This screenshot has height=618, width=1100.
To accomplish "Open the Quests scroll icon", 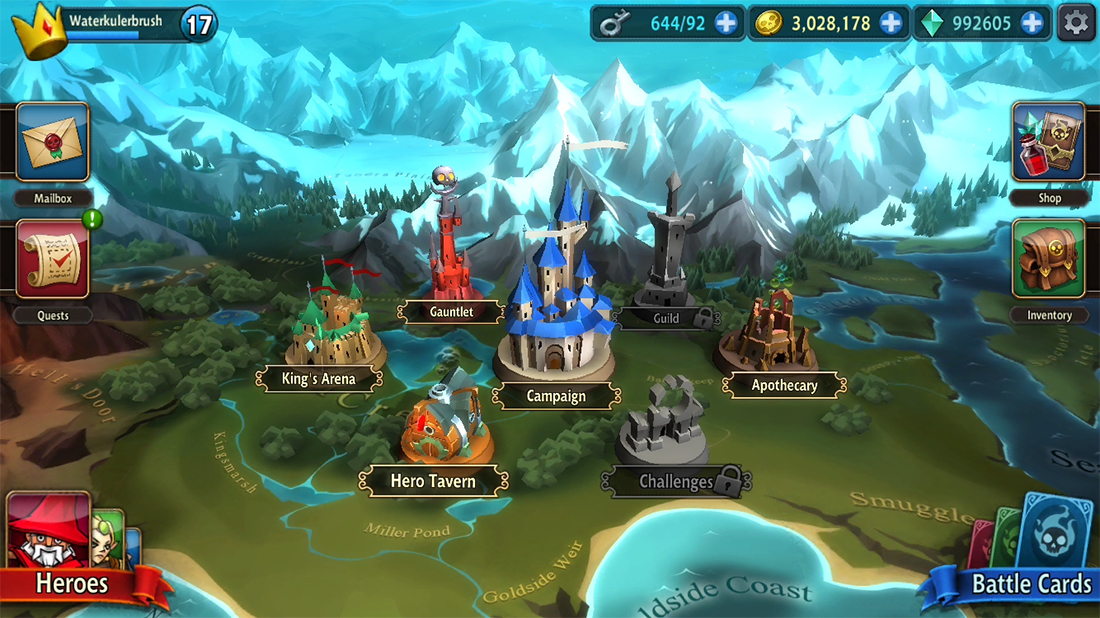I will [53, 260].
